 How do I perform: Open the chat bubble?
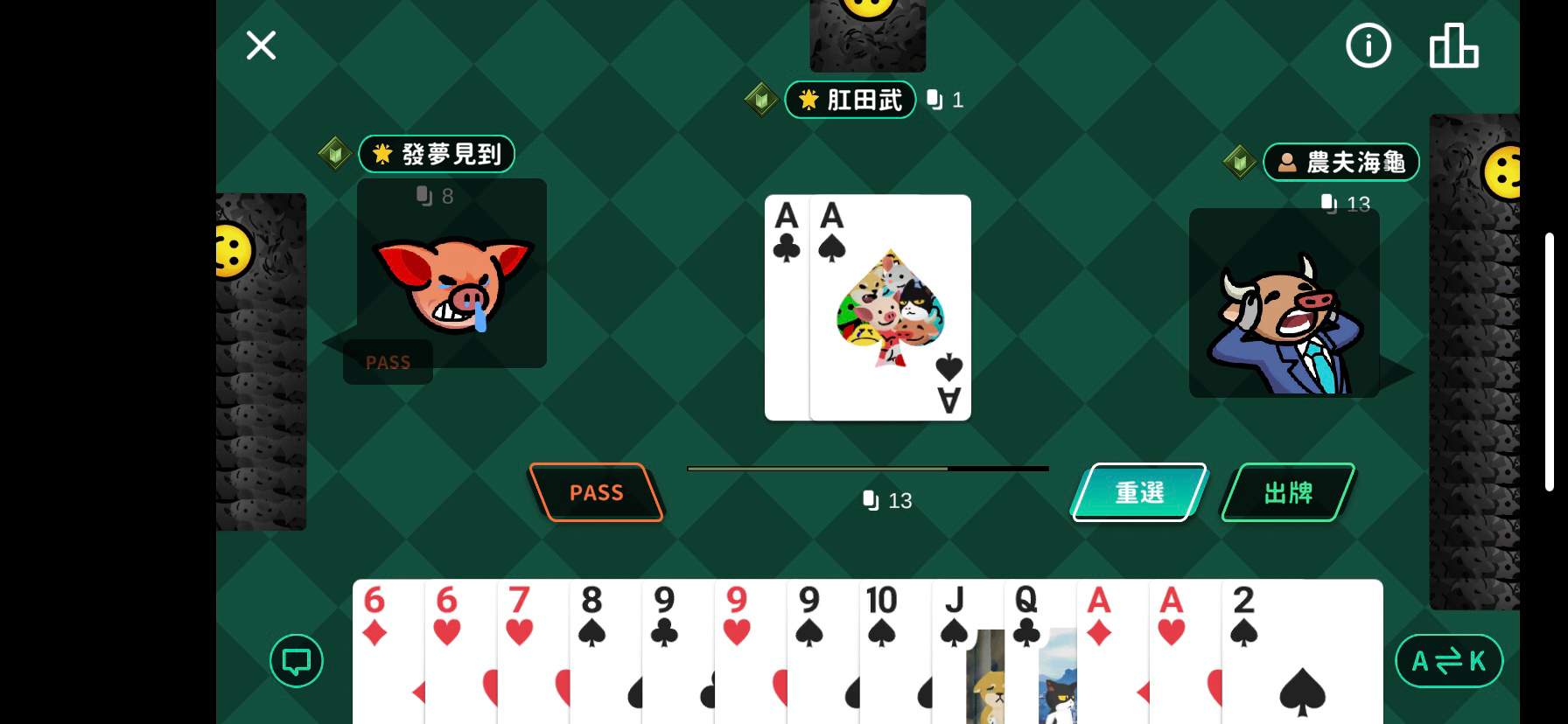296,660
